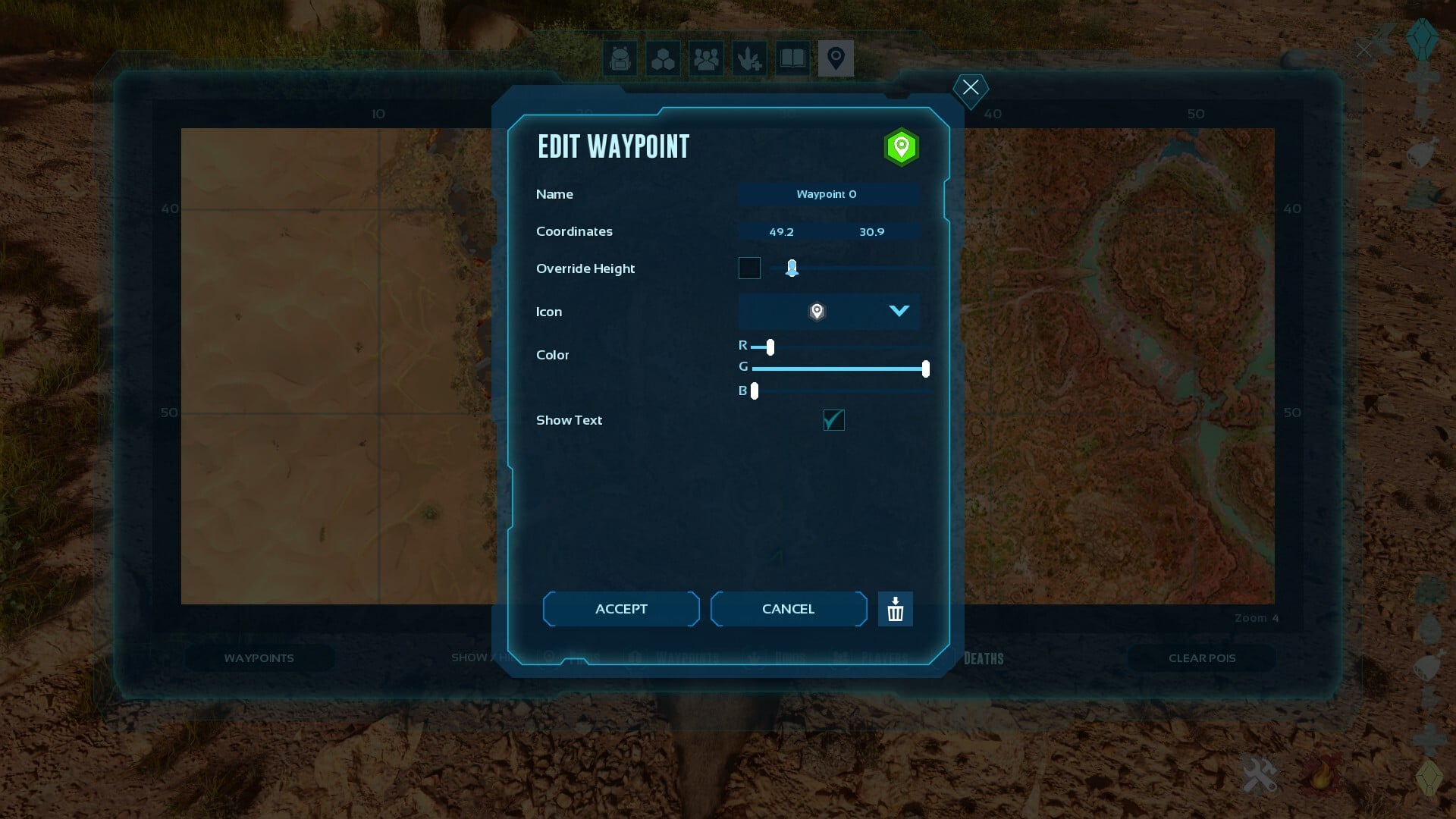Tick the Override Height checkbox

click(749, 268)
